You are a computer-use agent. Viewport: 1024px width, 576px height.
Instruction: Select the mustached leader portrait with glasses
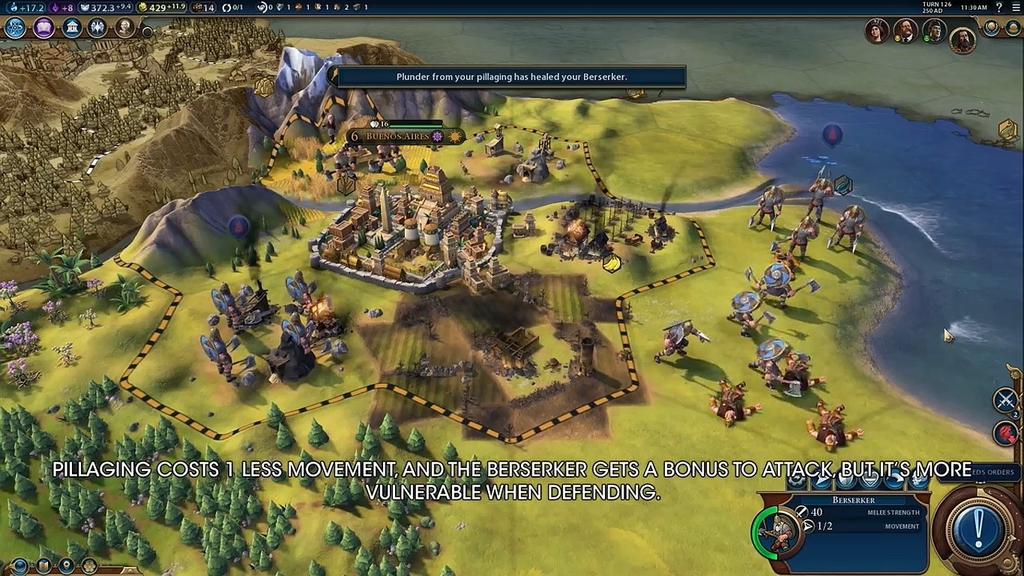point(905,31)
